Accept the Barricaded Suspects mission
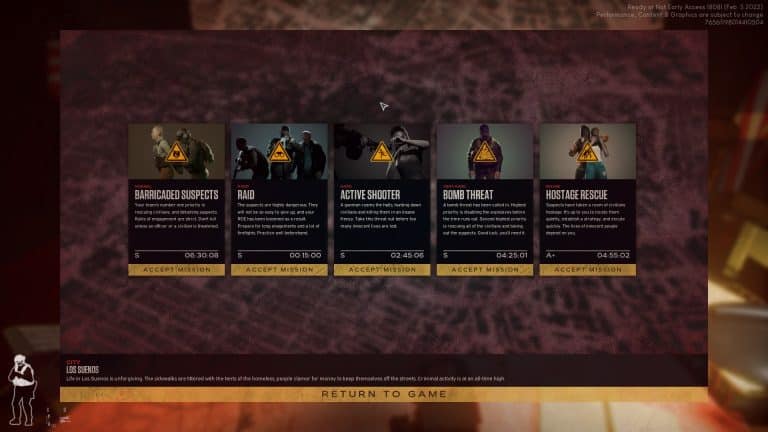Image resolution: width=768 pixels, height=432 pixels. tap(176, 269)
